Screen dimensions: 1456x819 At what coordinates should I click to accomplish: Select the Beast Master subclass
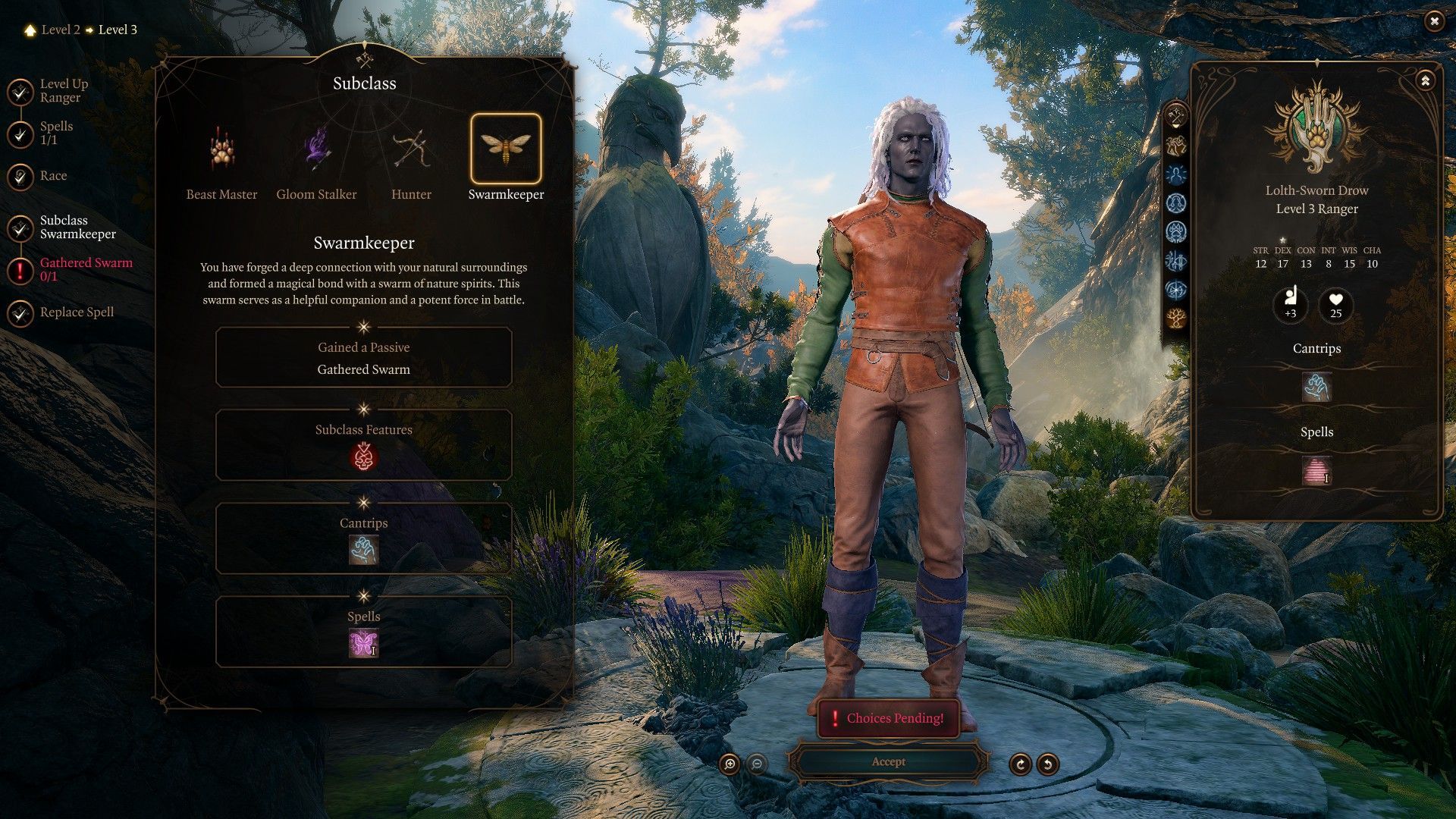[221, 150]
